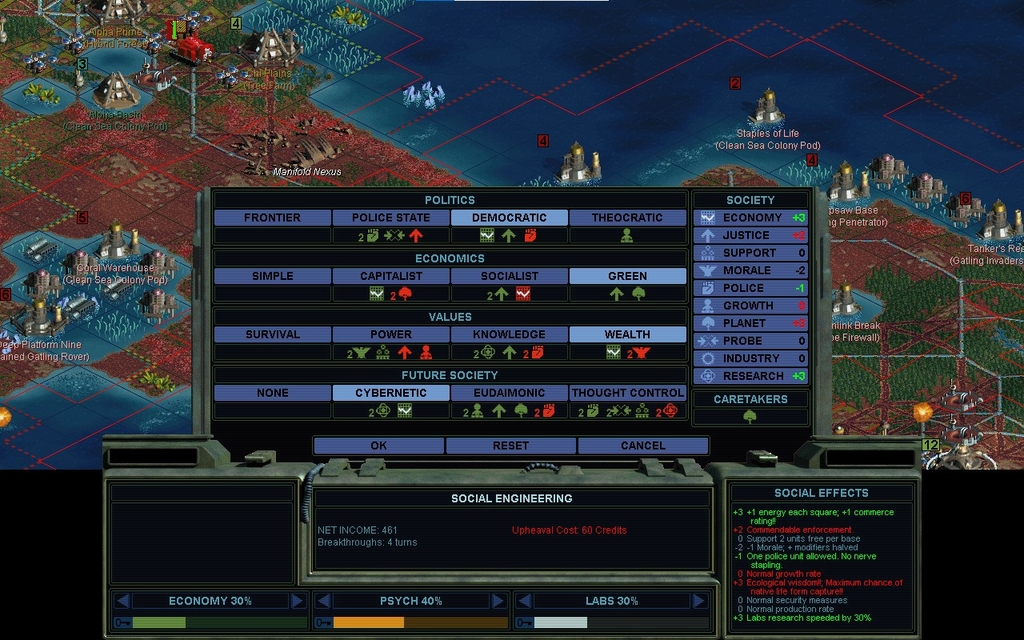This screenshot has height=640, width=1024.
Task: Click the Green economics option
Action: [627, 276]
